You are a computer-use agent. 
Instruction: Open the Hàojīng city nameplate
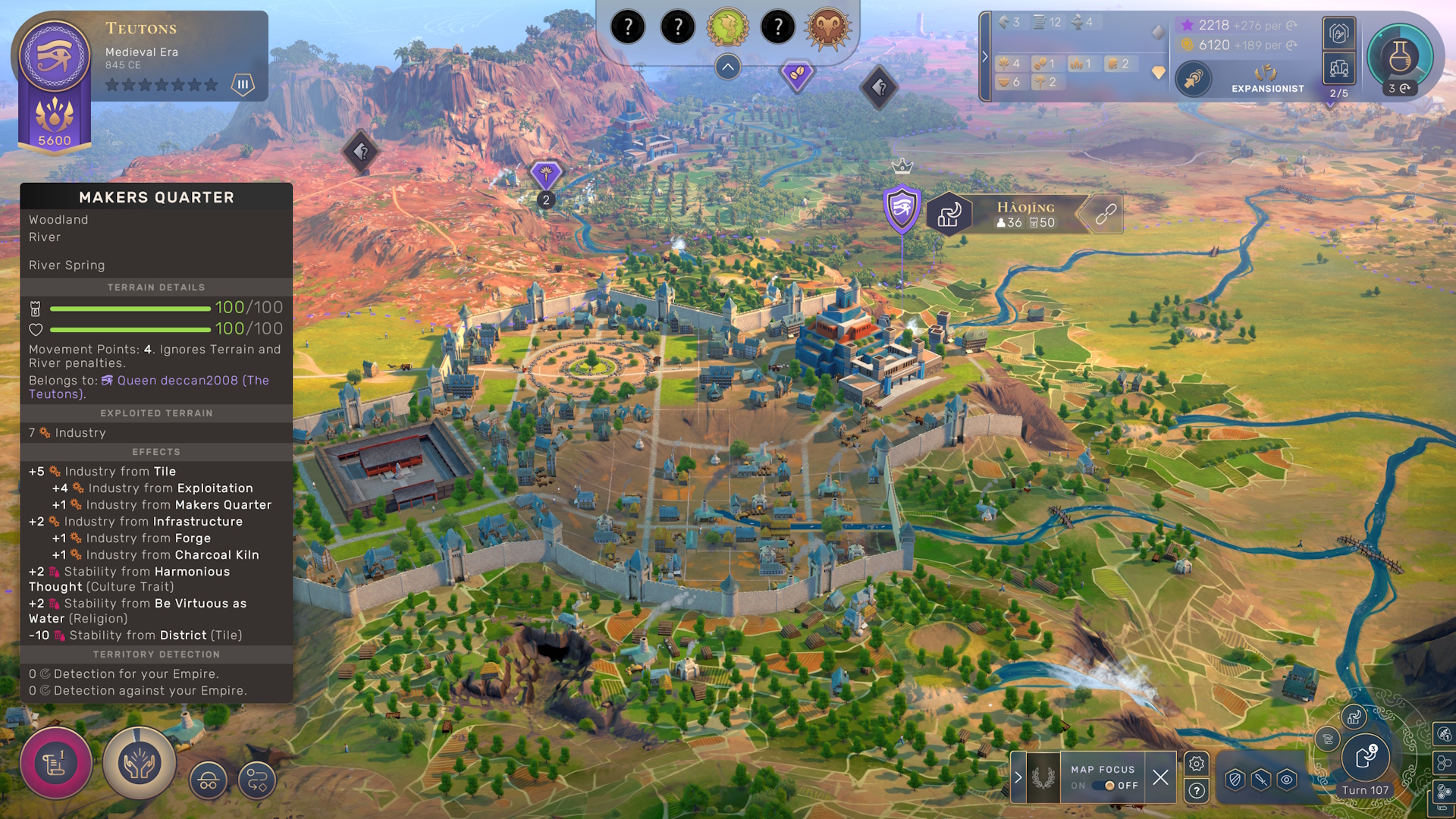[1025, 214]
